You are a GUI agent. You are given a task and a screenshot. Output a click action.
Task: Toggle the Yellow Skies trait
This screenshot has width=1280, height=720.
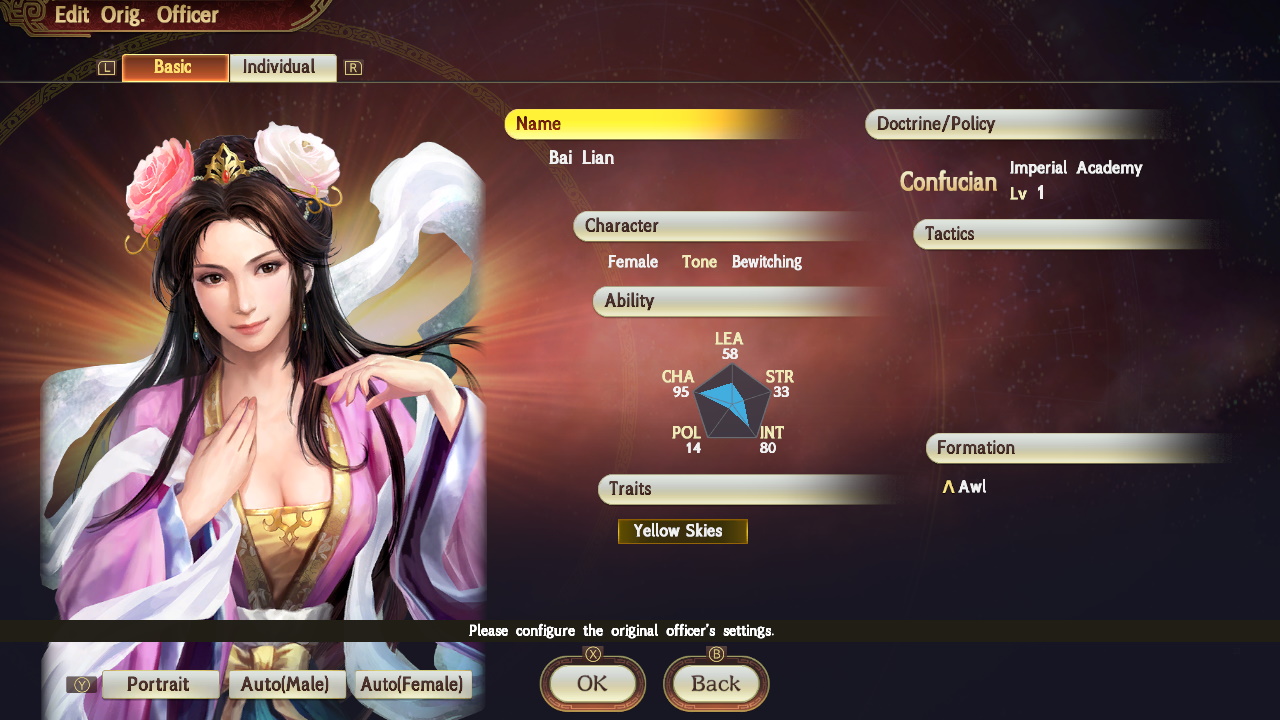683,531
